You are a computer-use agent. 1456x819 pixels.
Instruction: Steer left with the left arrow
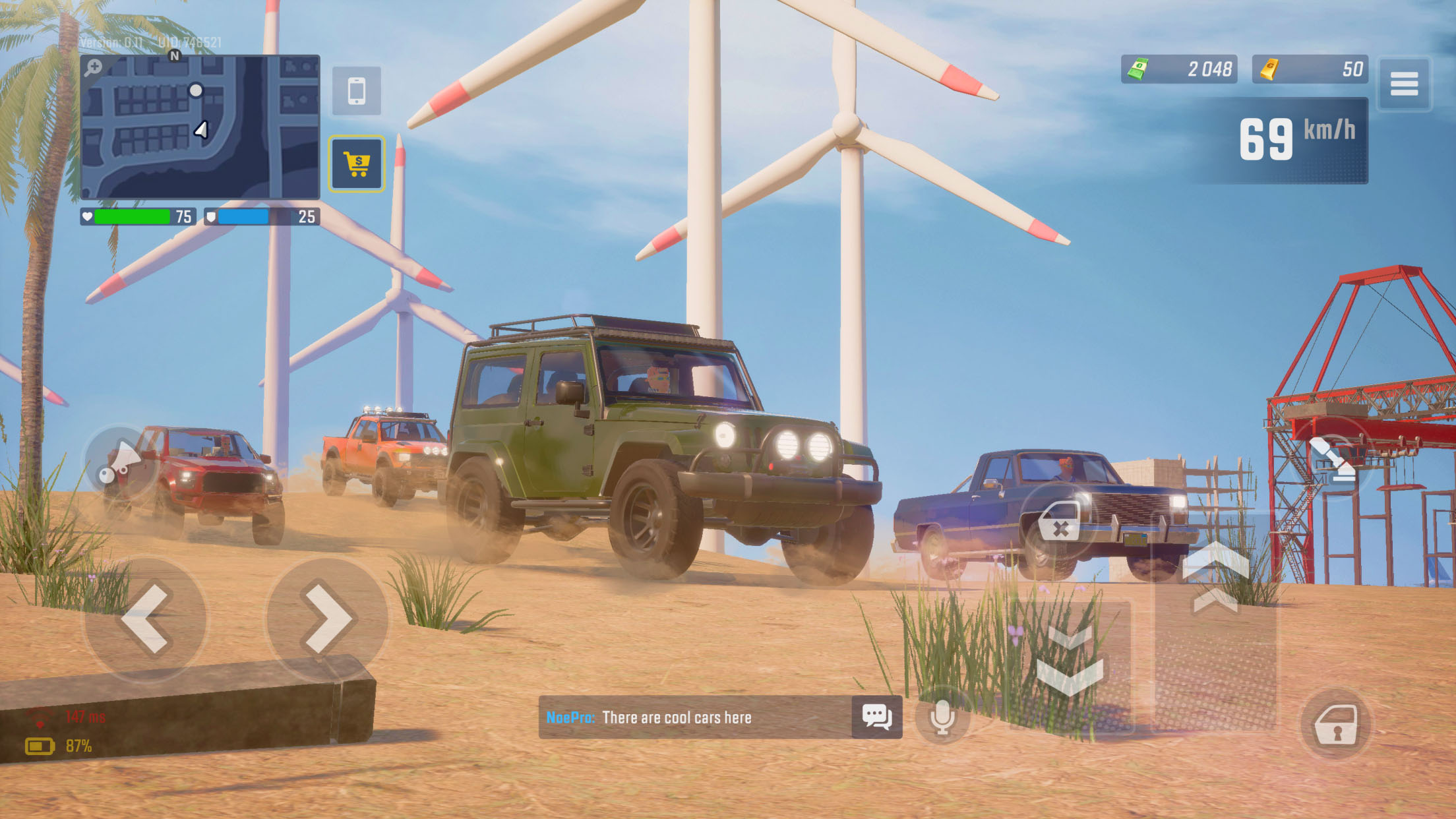tap(146, 619)
